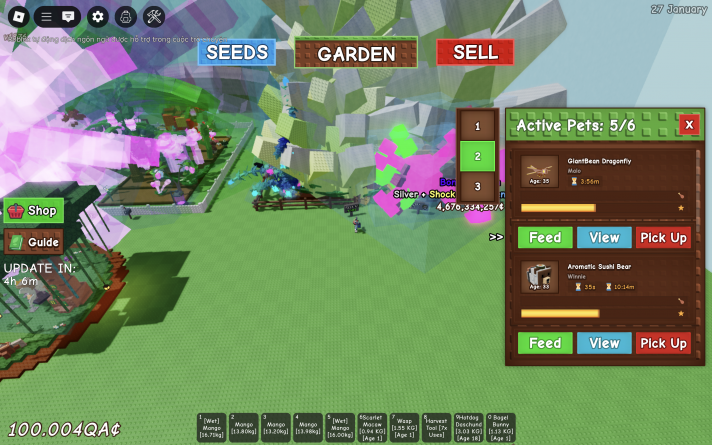This screenshot has width=712, height=445.
Task: Open the Shop
Action: (34, 211)
